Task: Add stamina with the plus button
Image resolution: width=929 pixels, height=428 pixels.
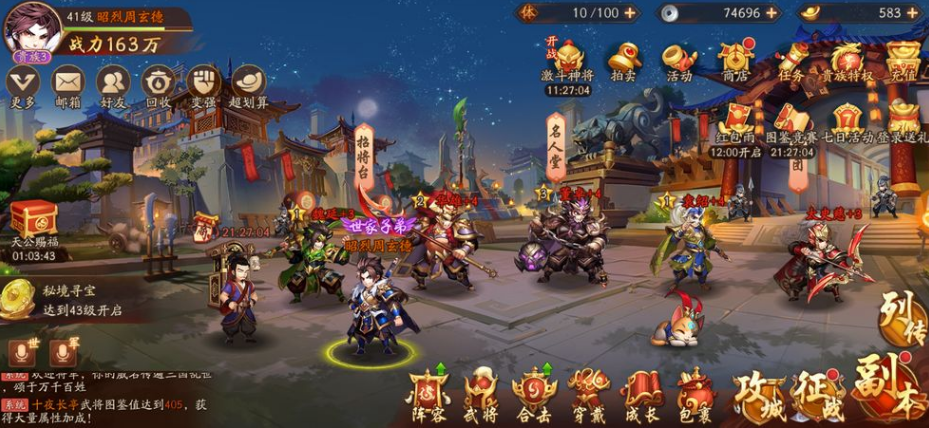Action: point(630,13)
